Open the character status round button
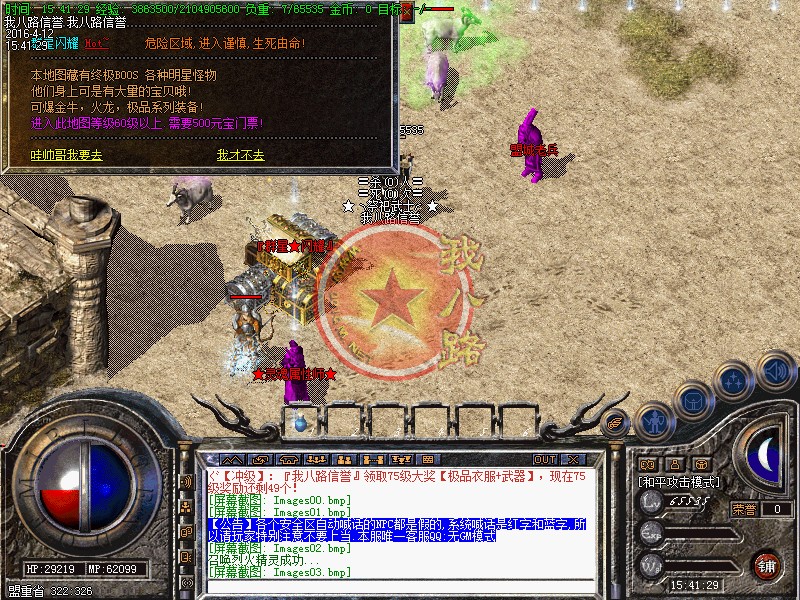This screenshot has width=800, height=600. pos(654,420)
